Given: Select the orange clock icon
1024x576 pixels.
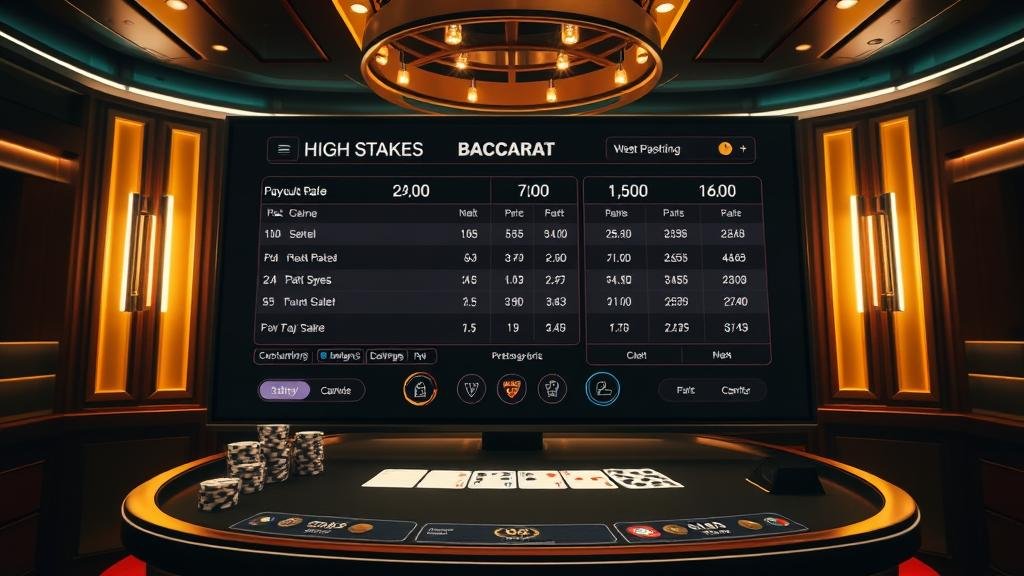Looking at the screenshot, I should [x=725, y=149].
